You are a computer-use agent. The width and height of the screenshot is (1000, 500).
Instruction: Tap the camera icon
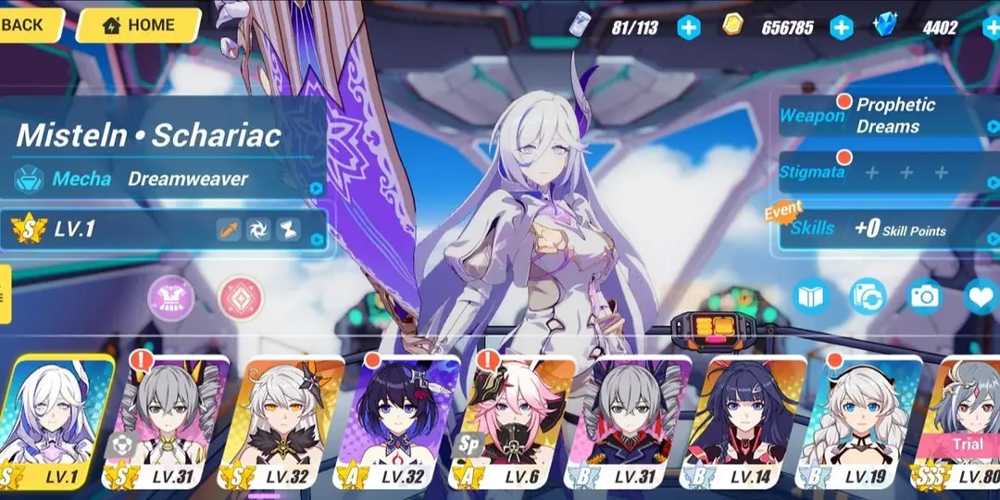click(x=924, y=297)
